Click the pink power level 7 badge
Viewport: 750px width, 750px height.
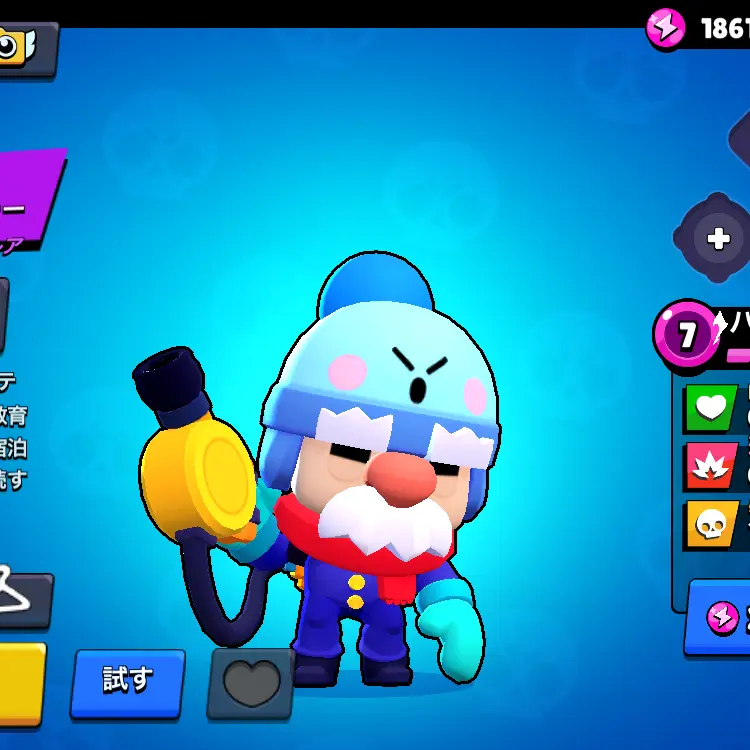tap(685, 336)
